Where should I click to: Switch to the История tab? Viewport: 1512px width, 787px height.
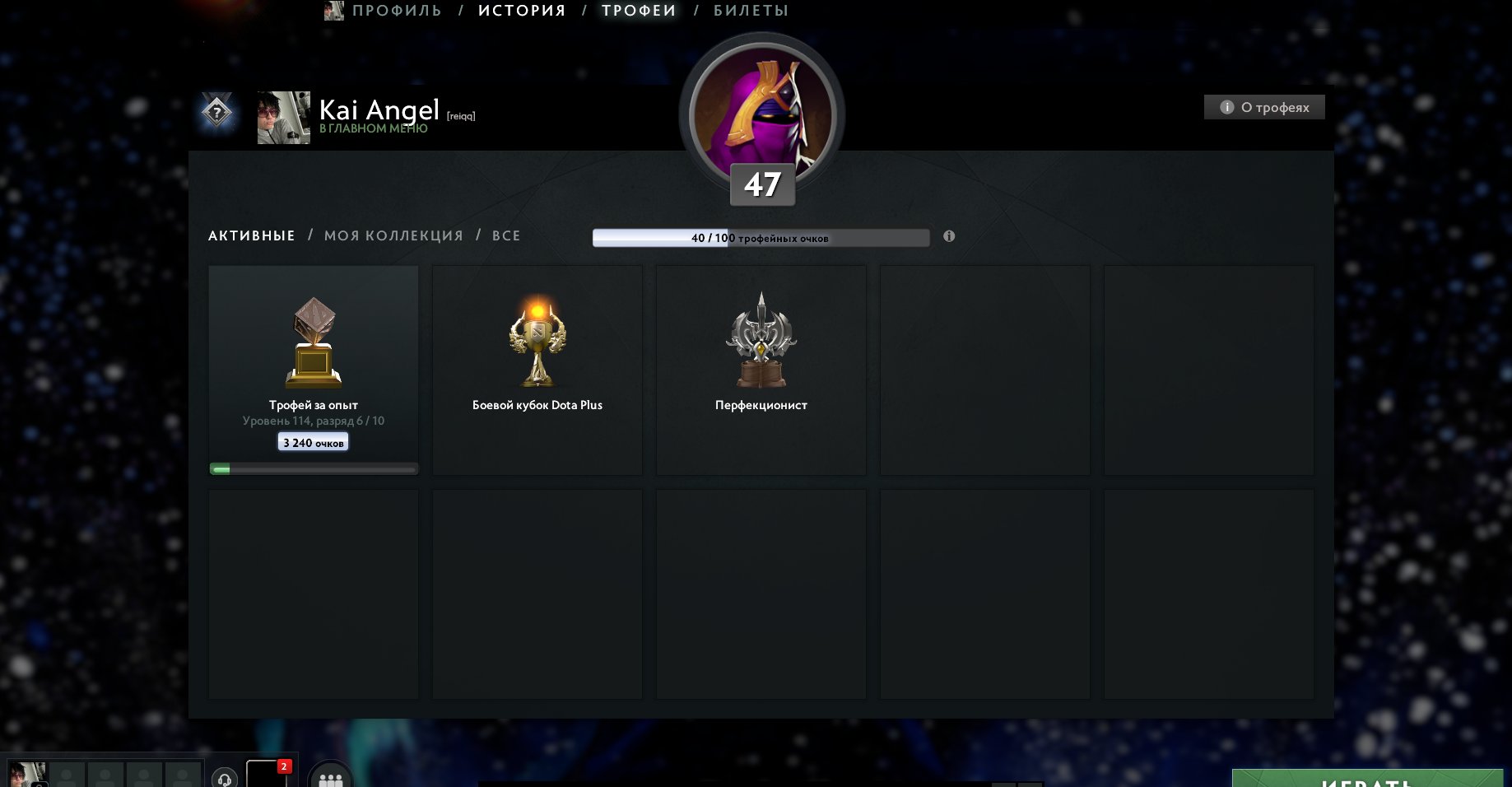pos(522,11)
